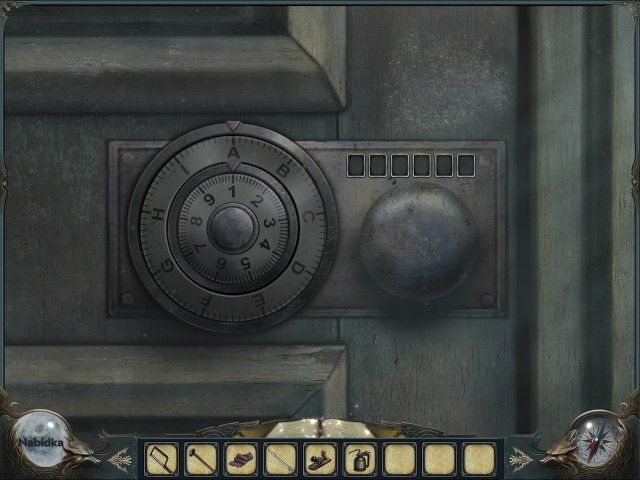Screen dimensions: 640x480
Task: Open the compass map orb
Action: pos(597,439)
